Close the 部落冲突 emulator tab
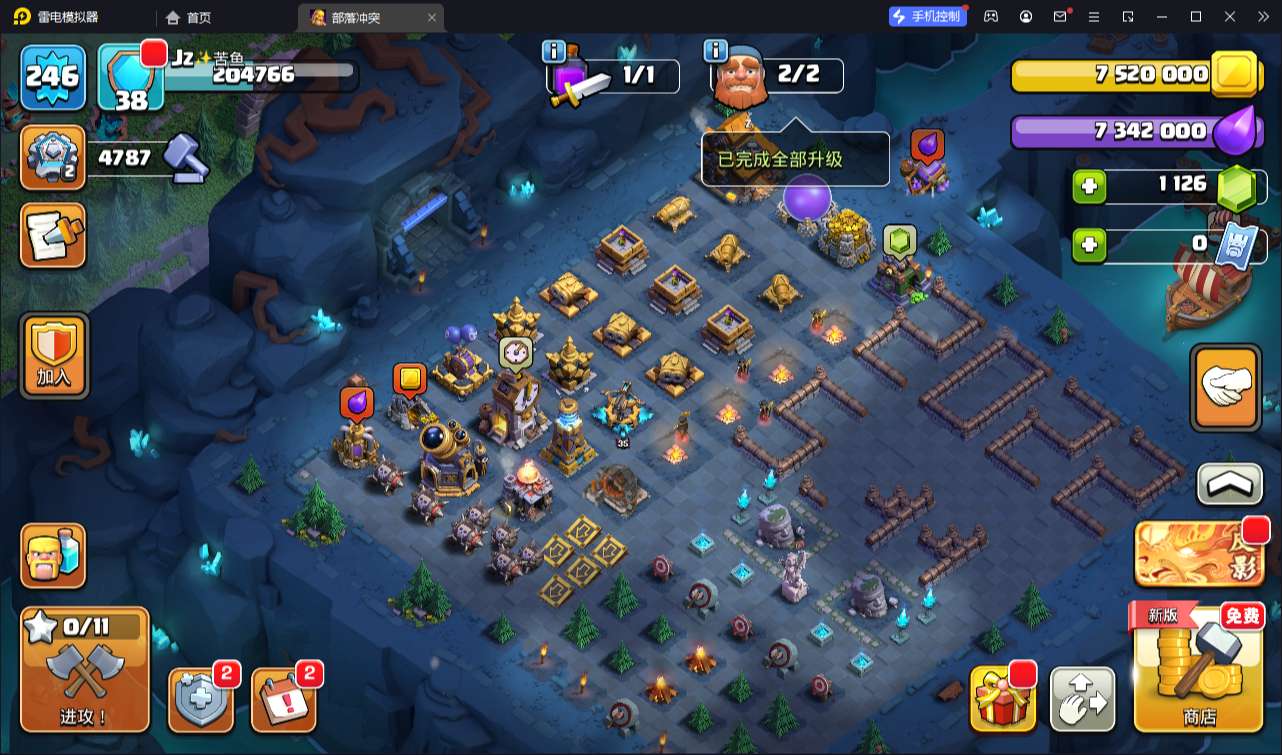The height and width of the screenshot is (755, 1282). 432,17
